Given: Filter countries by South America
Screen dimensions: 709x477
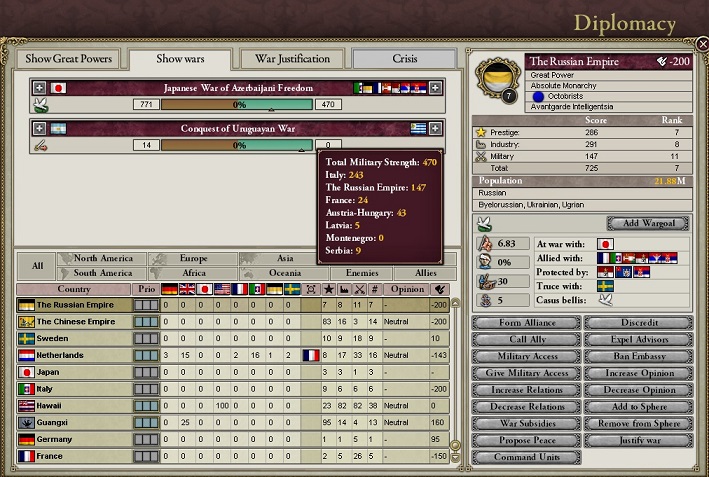Looking at the screenshot, I should (x=103, y=273).
